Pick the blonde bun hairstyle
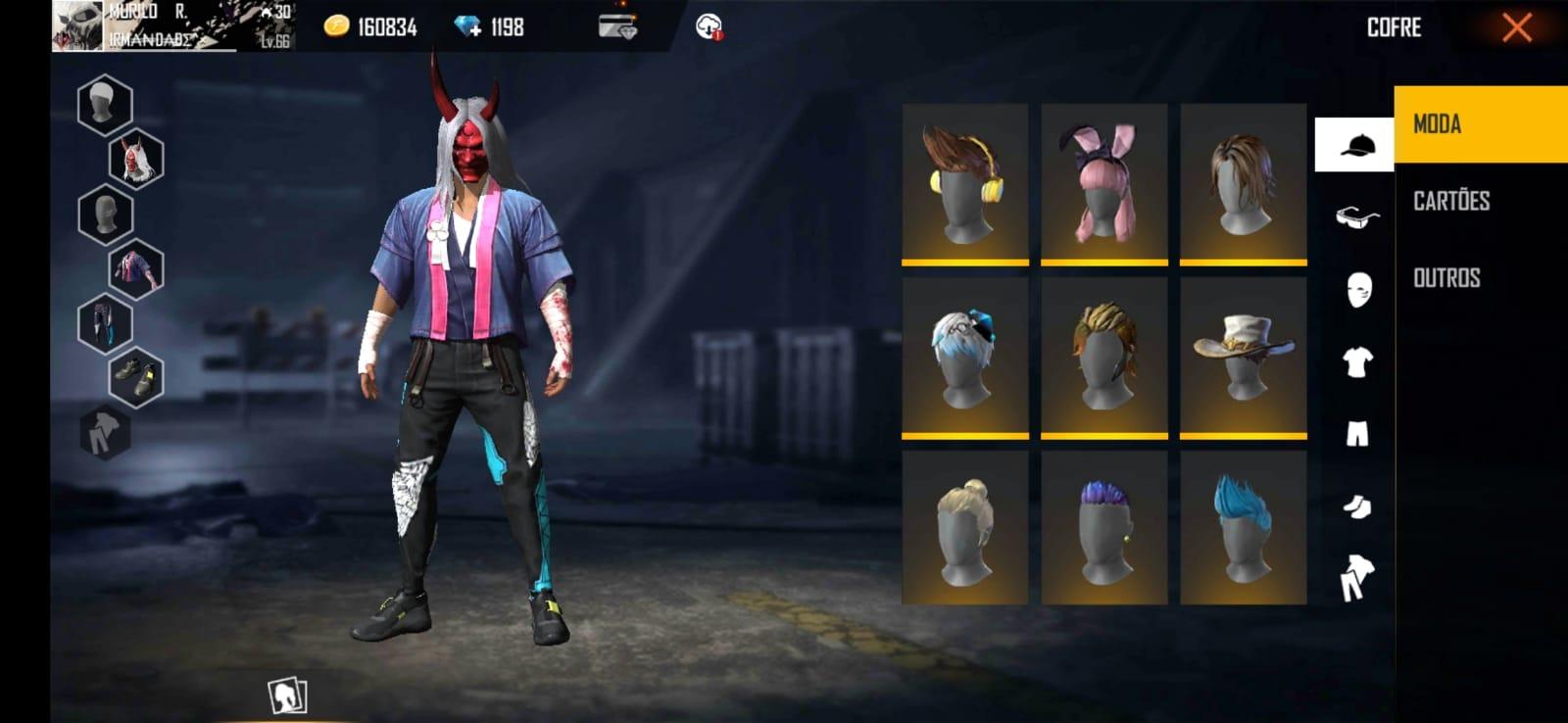The image size is (1568, 723). (964, 527)
